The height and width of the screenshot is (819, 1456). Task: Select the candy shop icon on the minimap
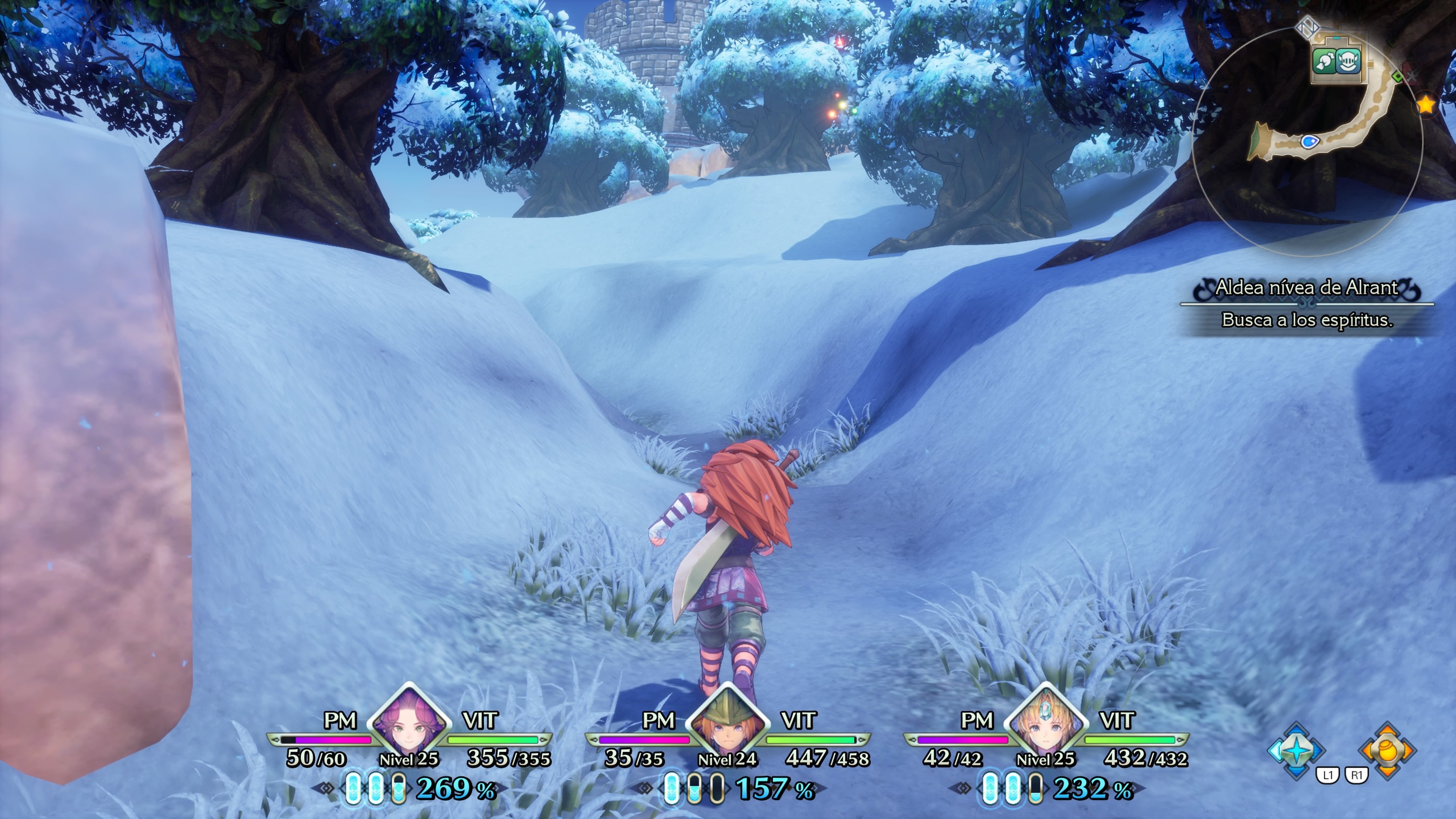tap(1324, 61)
